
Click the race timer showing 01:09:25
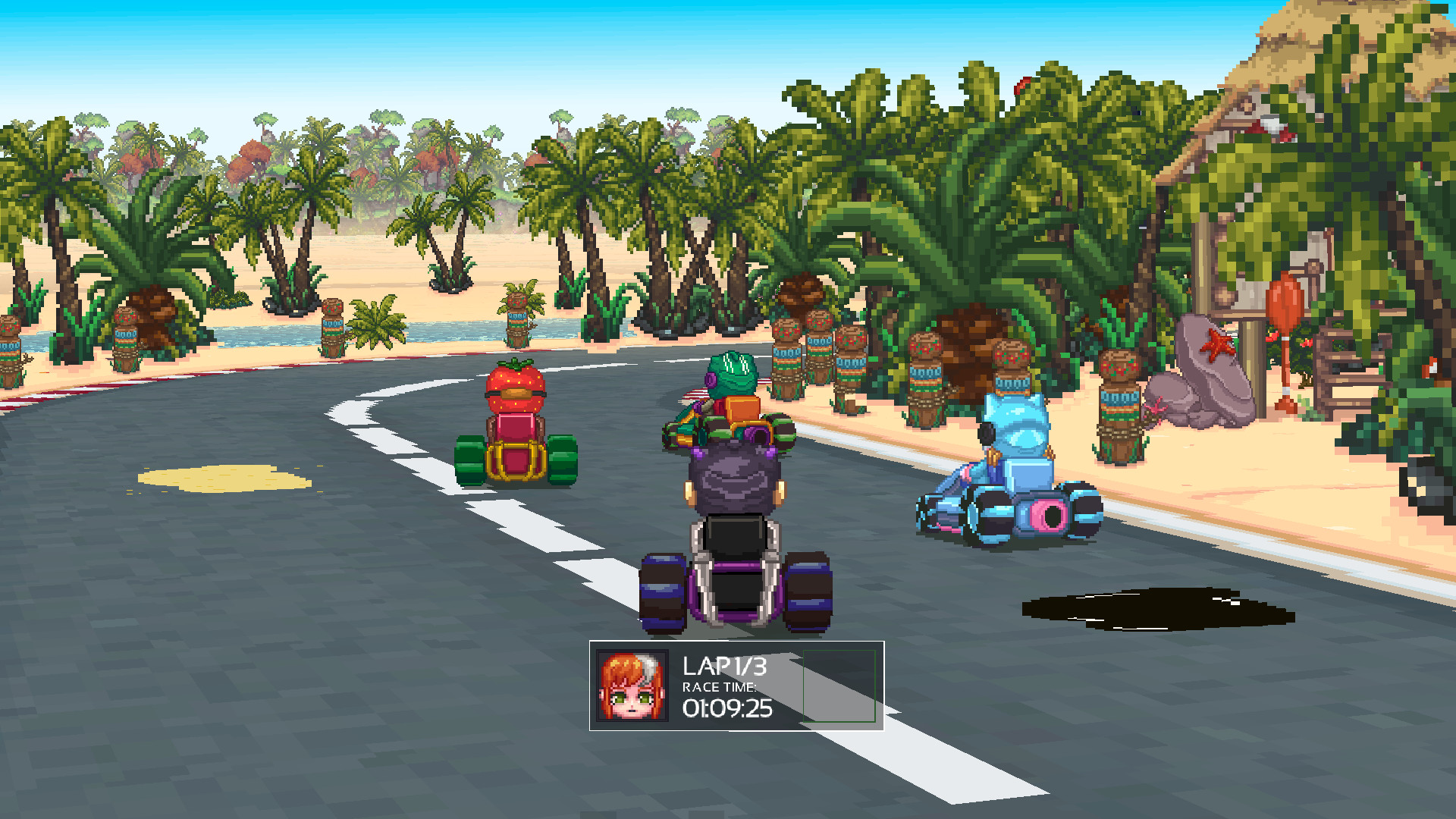click(x=726, y=708)
